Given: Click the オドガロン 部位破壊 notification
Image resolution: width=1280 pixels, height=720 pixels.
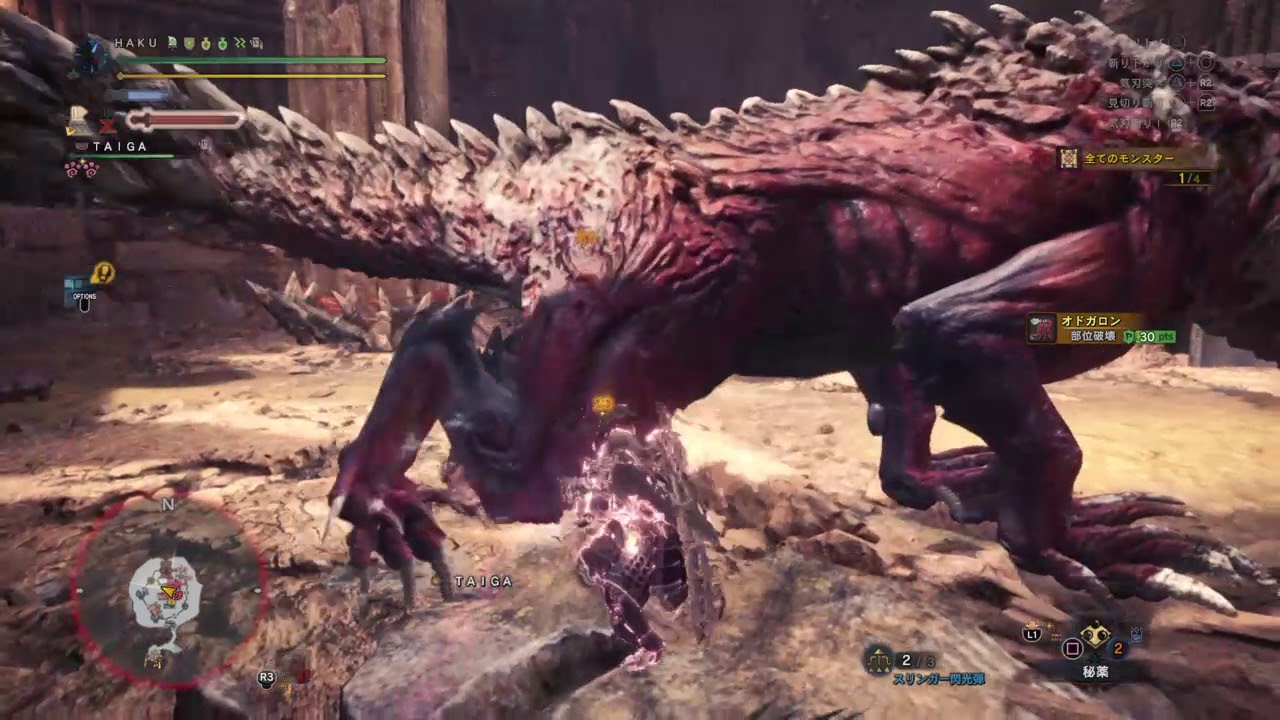Looking at the screenshot, I should (x=1098, y=328).
